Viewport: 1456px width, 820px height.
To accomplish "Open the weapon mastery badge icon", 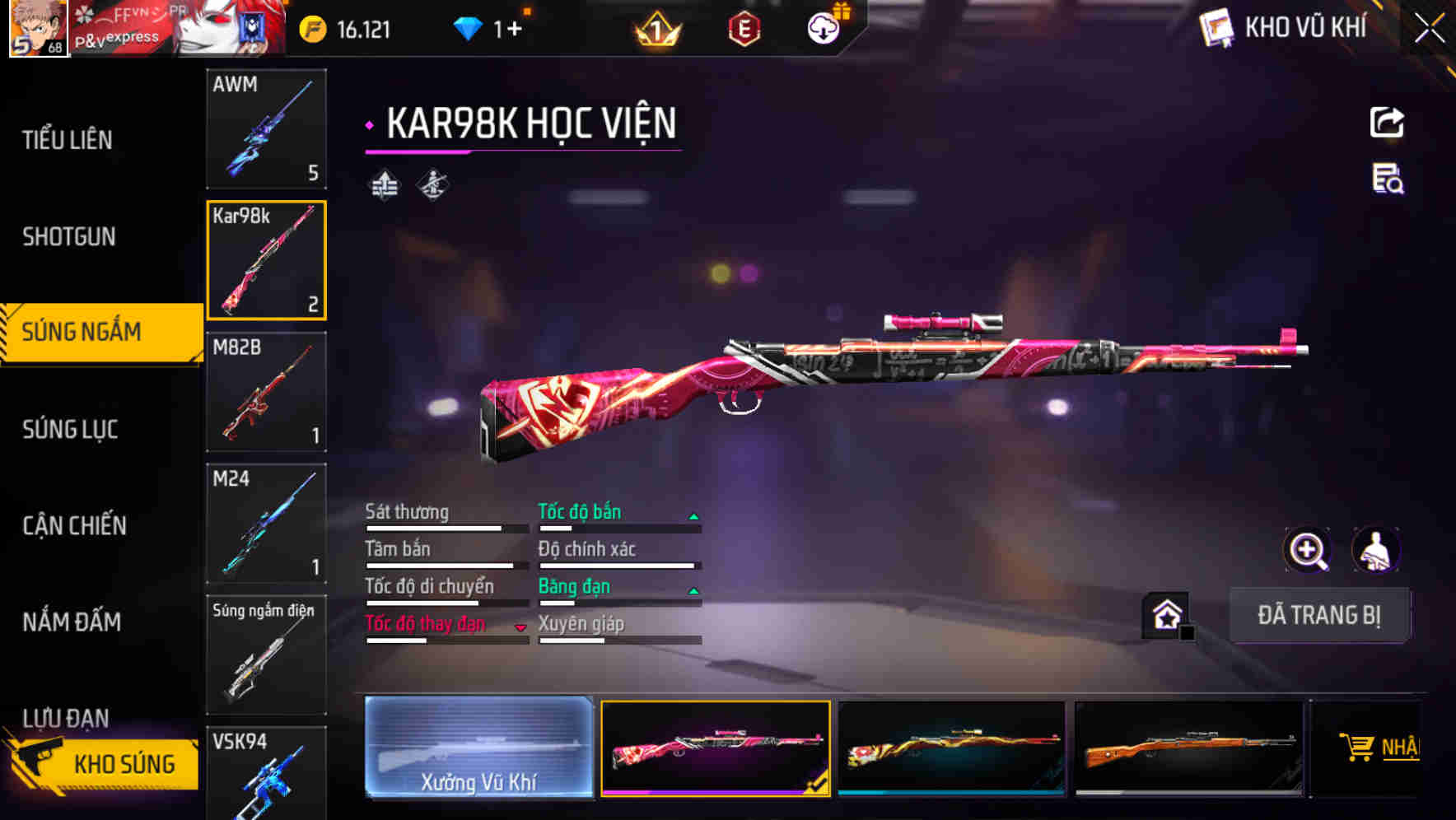I will pyautogui.click(x=433, y=184).
